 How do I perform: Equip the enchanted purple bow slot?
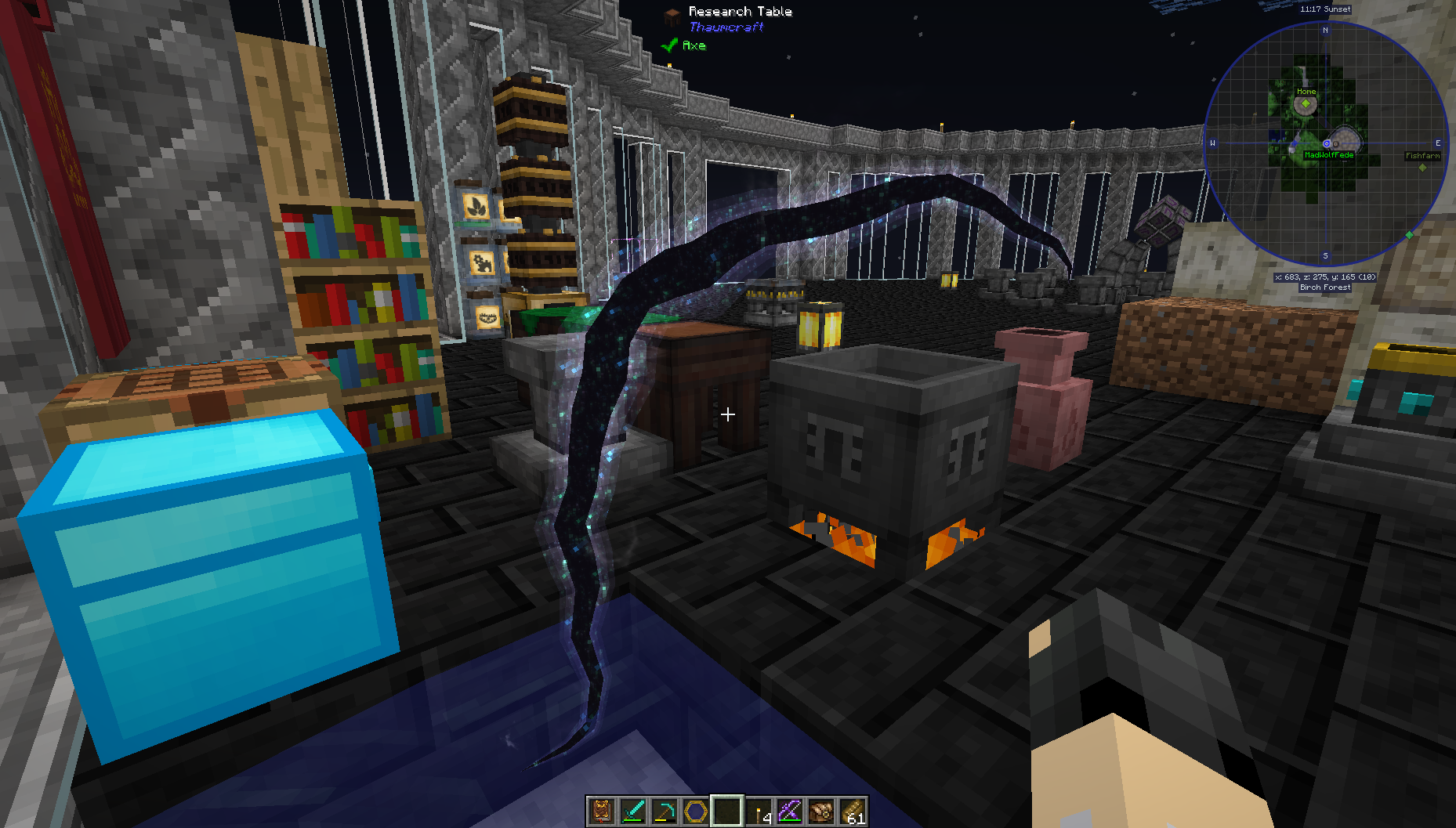[790, 812]
